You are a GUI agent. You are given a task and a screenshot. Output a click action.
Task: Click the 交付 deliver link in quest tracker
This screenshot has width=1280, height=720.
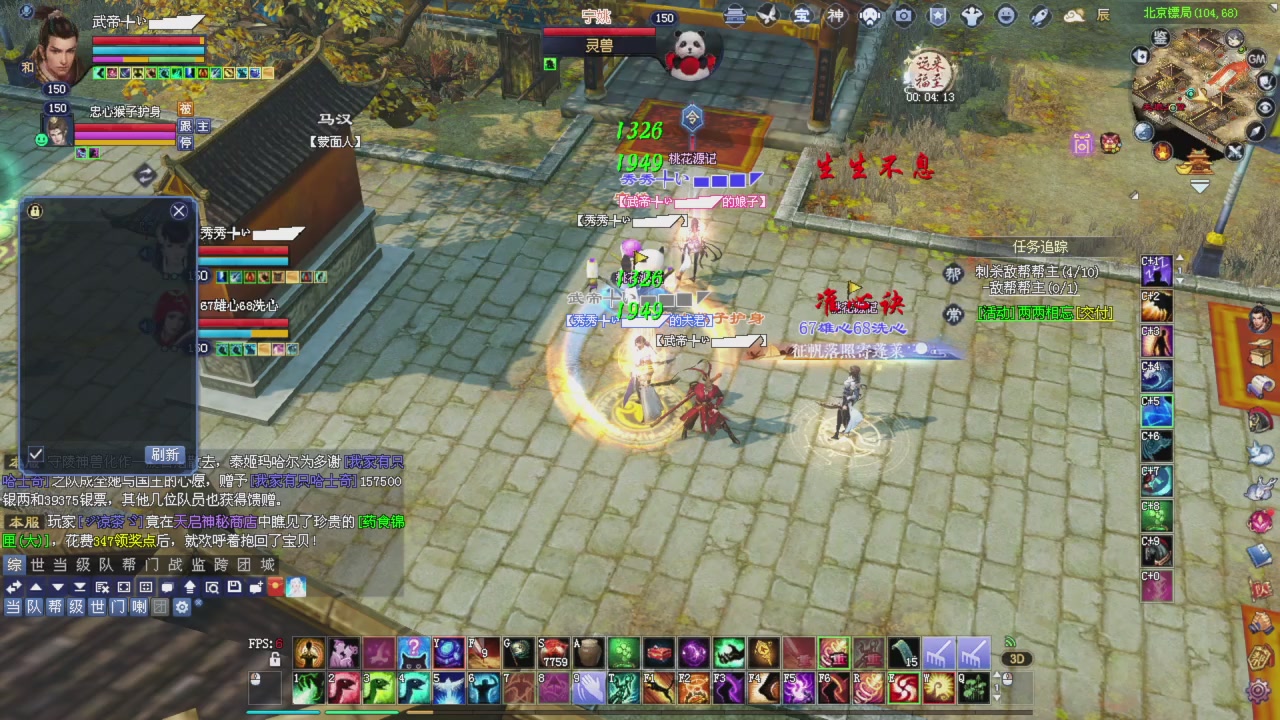click(1096, 313)
